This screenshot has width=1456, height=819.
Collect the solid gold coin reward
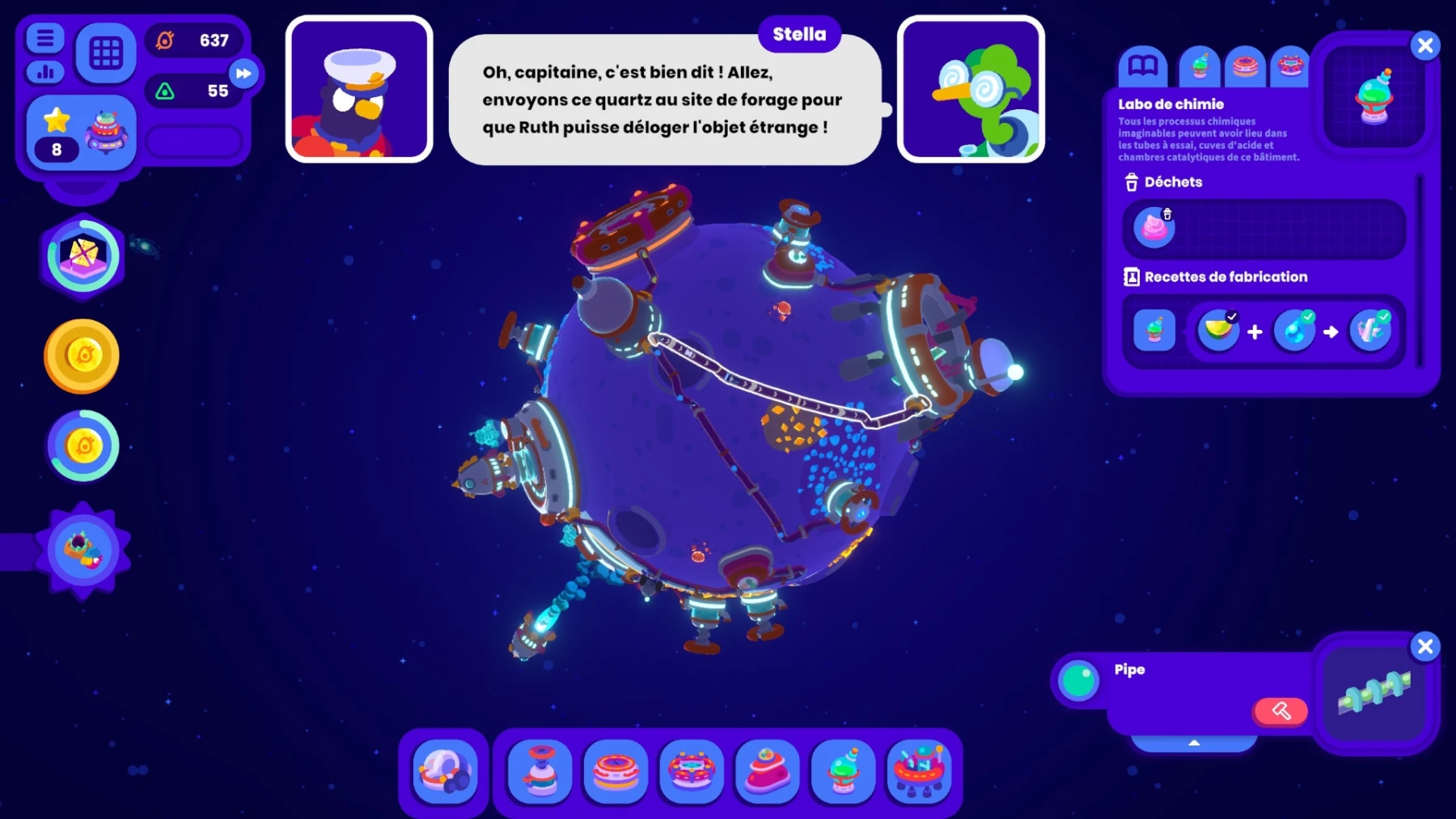(82, 356)
